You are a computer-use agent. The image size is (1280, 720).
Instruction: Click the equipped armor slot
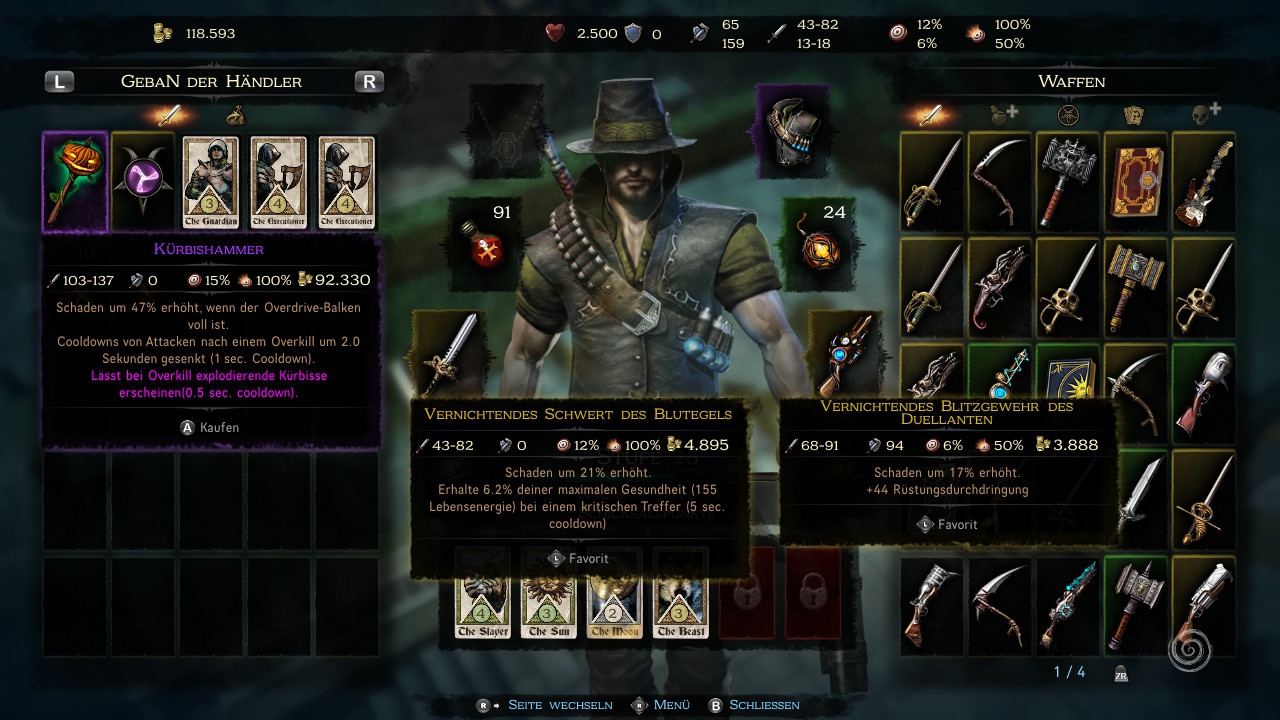pos(792,124)
